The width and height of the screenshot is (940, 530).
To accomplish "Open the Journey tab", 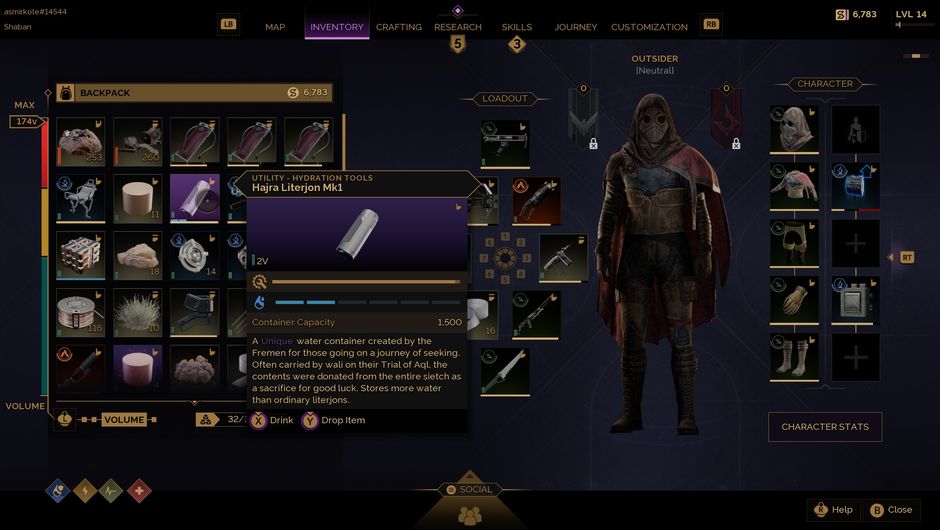I will tap(575, 27).
